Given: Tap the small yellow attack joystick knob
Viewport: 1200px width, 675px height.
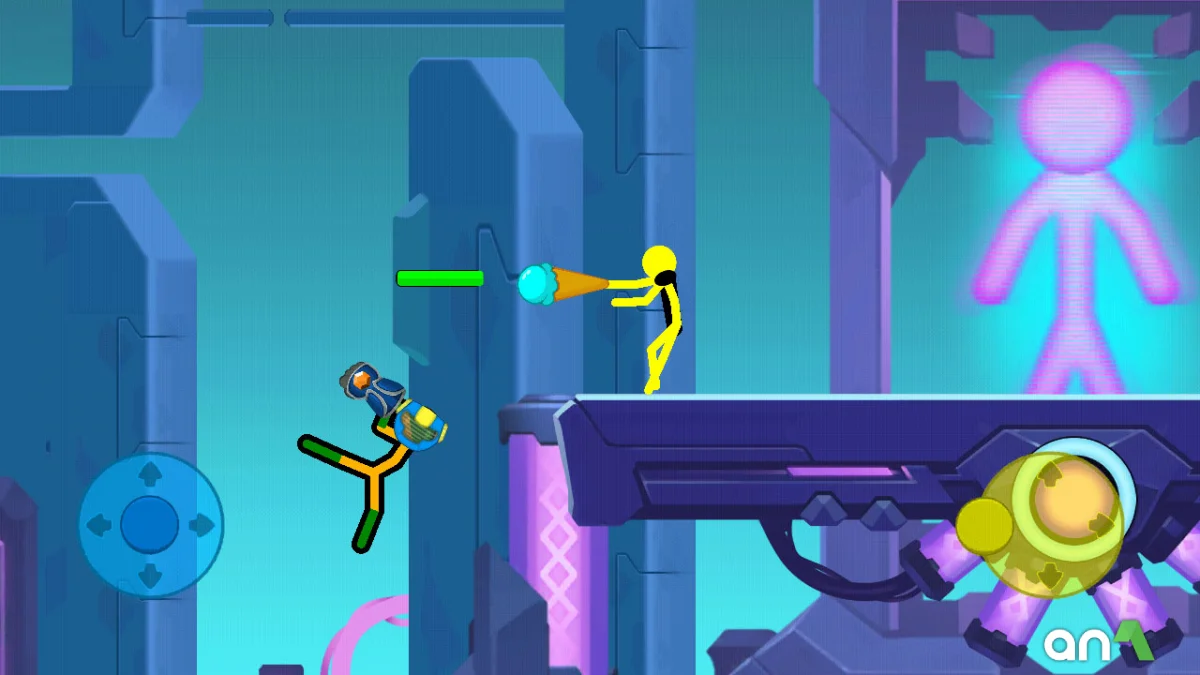Looking at the screenshot, I should pyautogui.click(x=985, y=524).
